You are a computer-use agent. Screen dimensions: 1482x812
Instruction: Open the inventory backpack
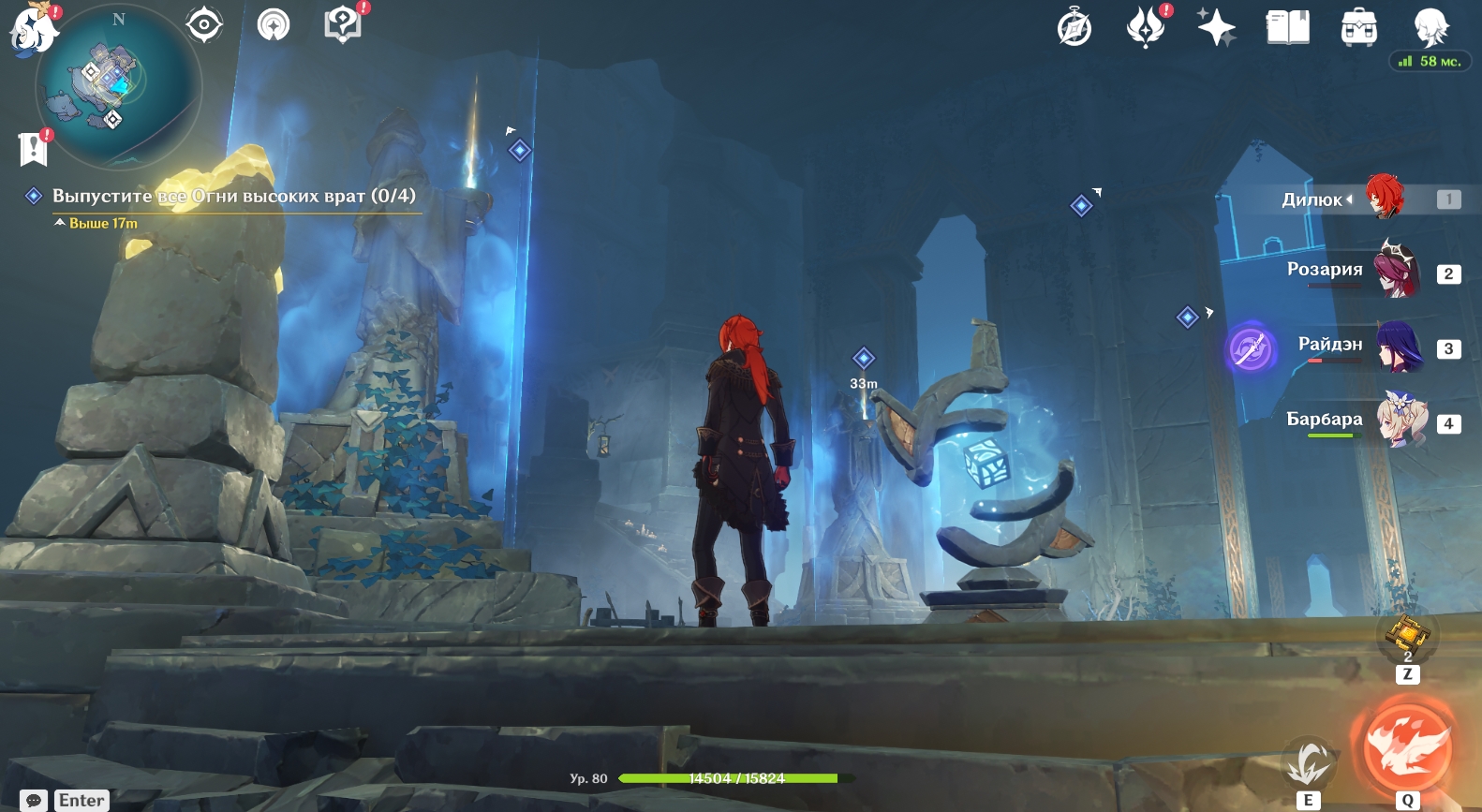coord(1358,28)
